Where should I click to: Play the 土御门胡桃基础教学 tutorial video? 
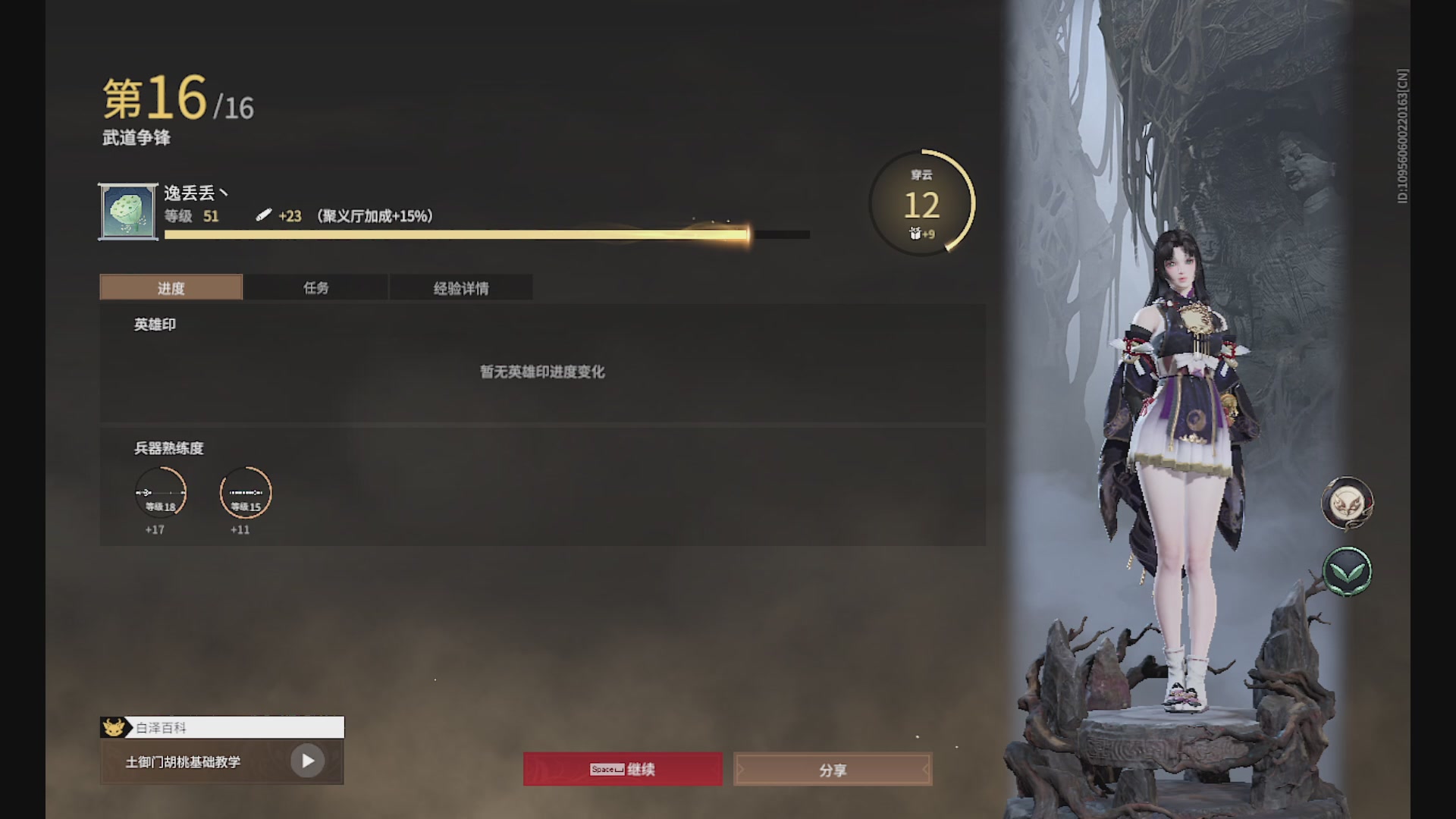coord(307,761)
